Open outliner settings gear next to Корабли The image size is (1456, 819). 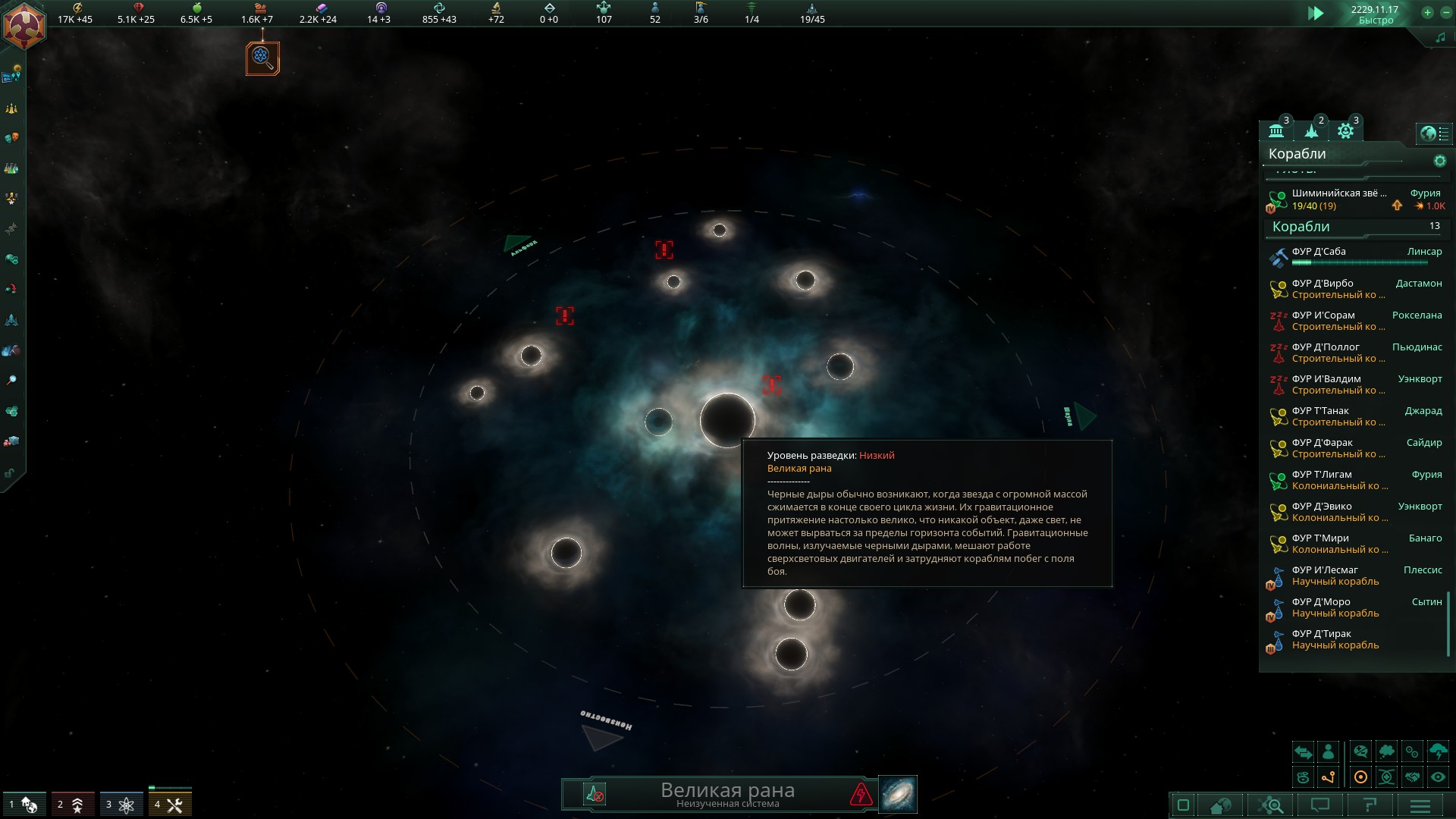pos(1439,161)
